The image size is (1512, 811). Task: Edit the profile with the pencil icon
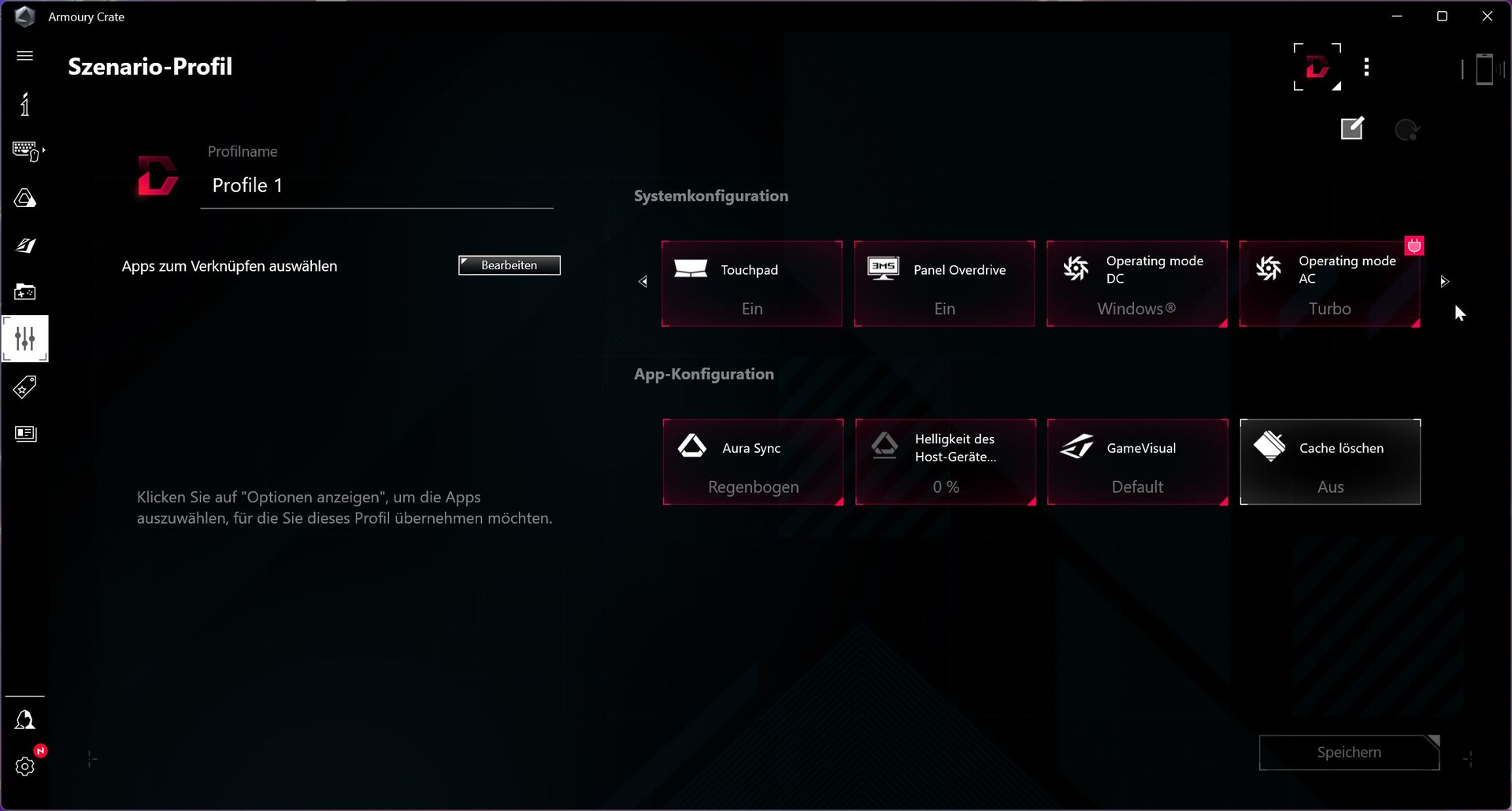pos(1352,128)
